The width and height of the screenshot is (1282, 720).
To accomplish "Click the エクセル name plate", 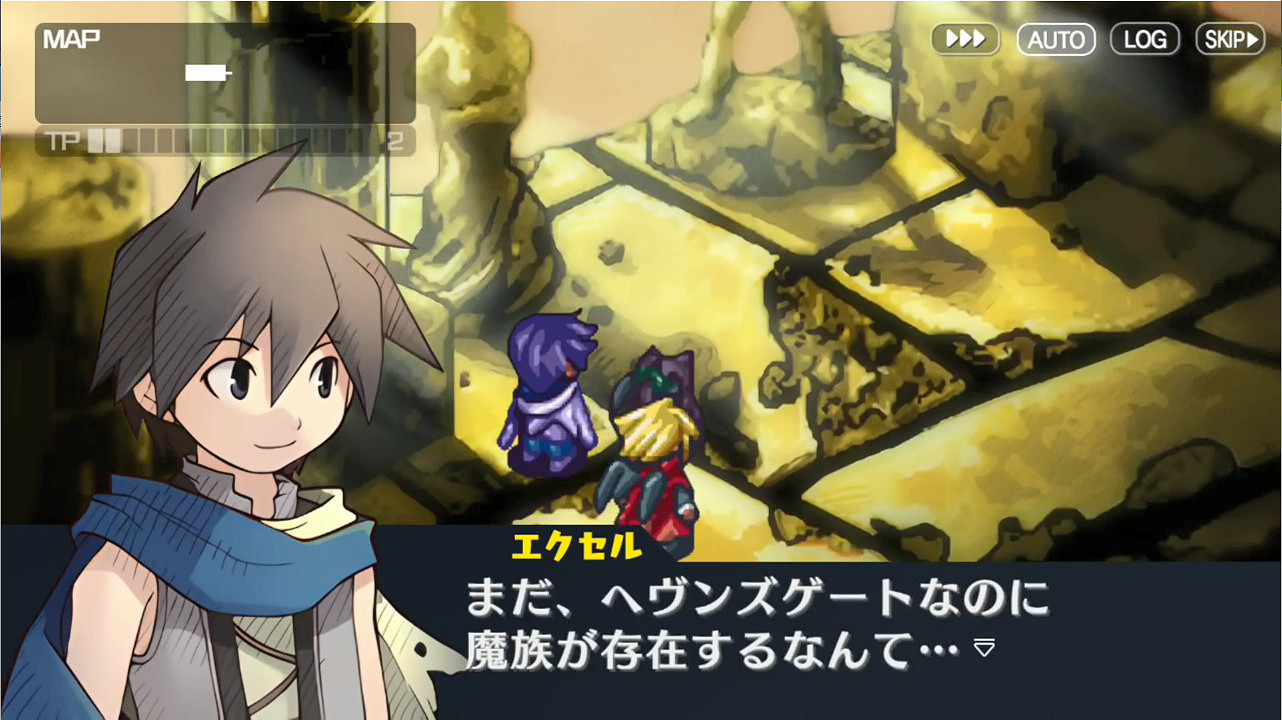I will 575,543.
